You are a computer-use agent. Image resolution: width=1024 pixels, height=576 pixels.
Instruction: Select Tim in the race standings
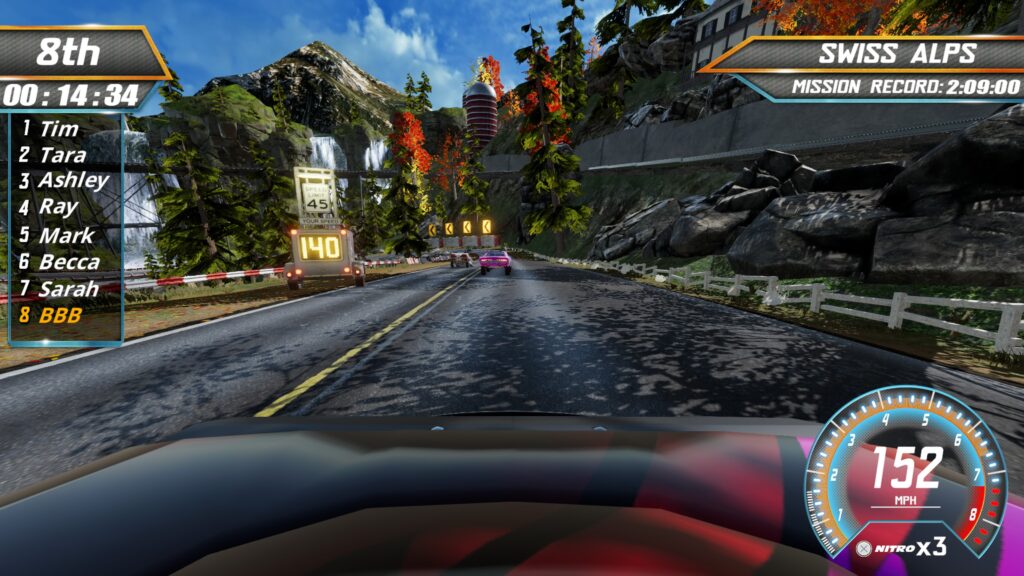(58, 128)
